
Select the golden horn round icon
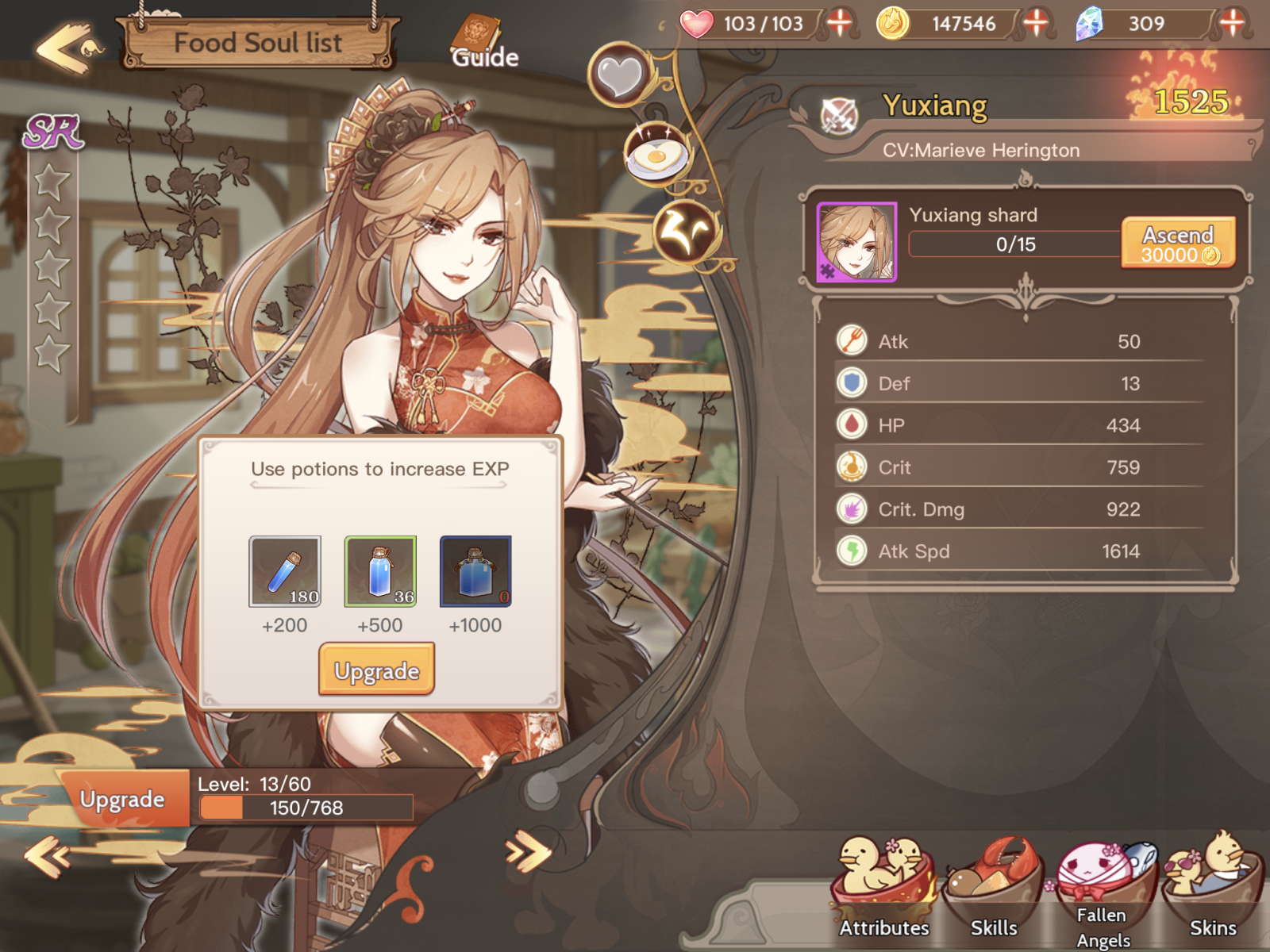click(x=686, y=230)
